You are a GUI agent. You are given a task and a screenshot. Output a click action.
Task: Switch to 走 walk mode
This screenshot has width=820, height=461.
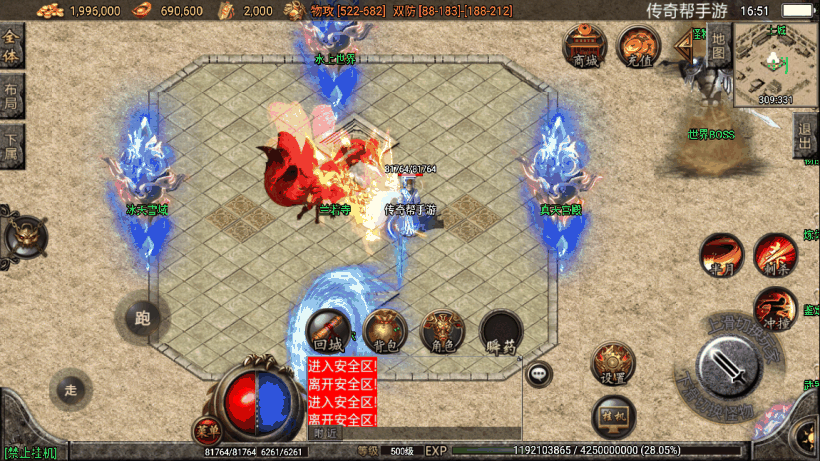(69, 388)
